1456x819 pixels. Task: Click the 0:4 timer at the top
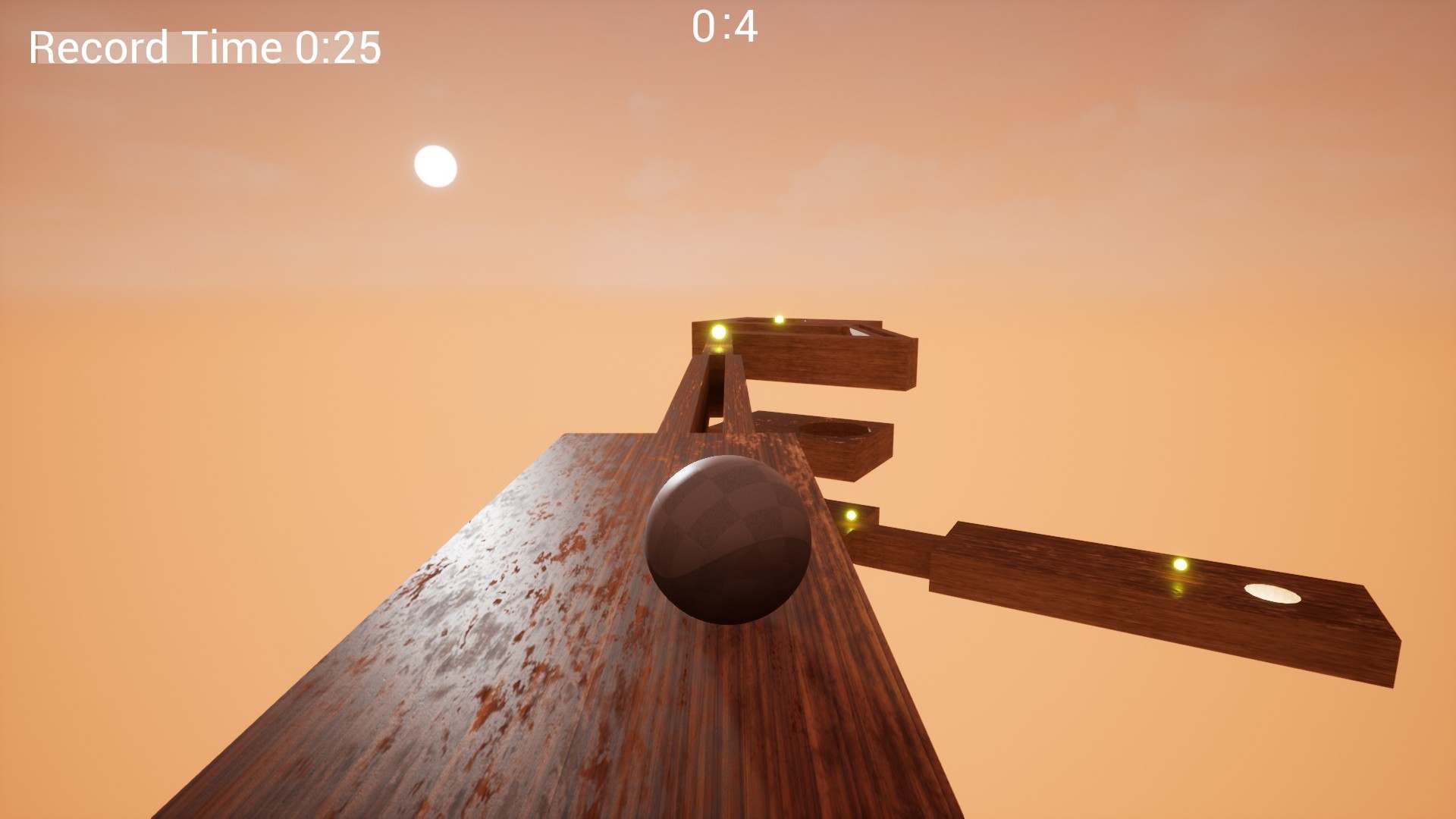tap(723, 28)
